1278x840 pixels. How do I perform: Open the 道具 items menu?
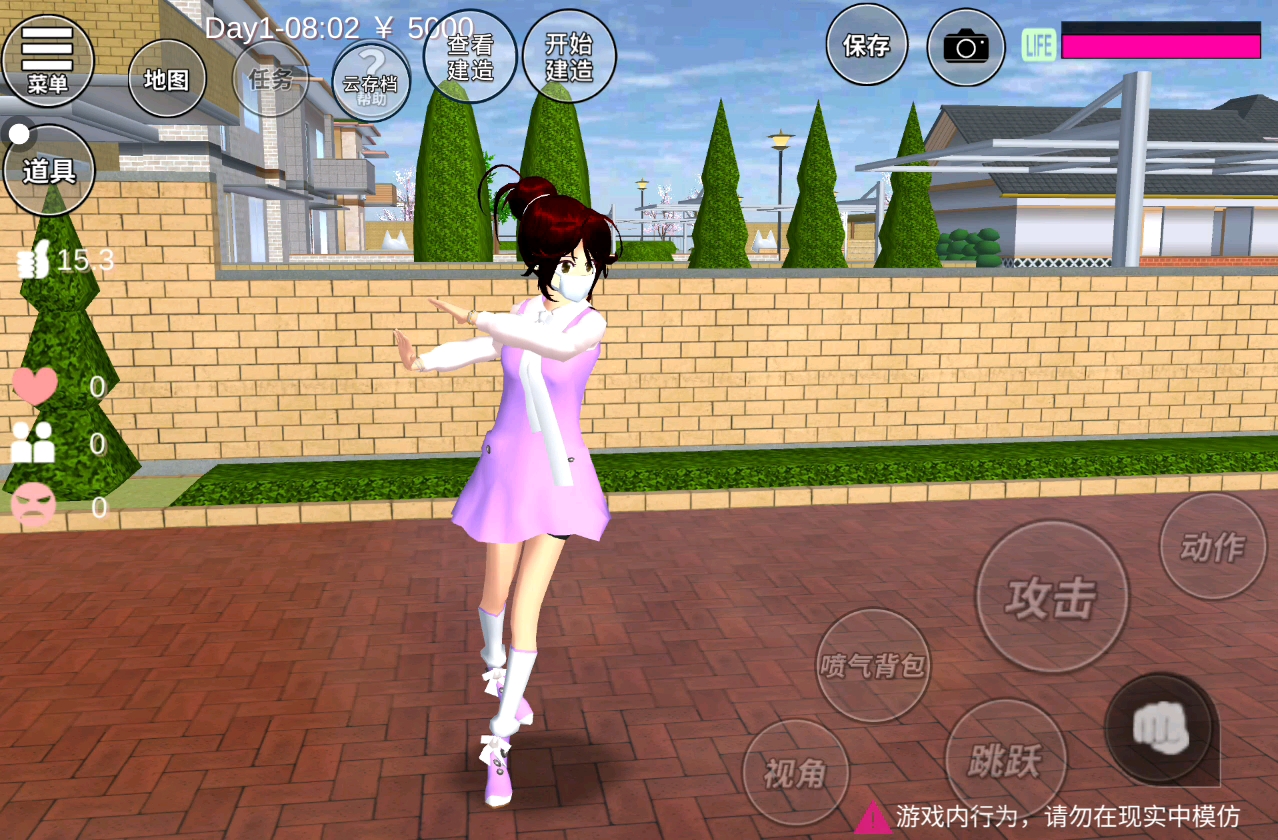(49, 170)
